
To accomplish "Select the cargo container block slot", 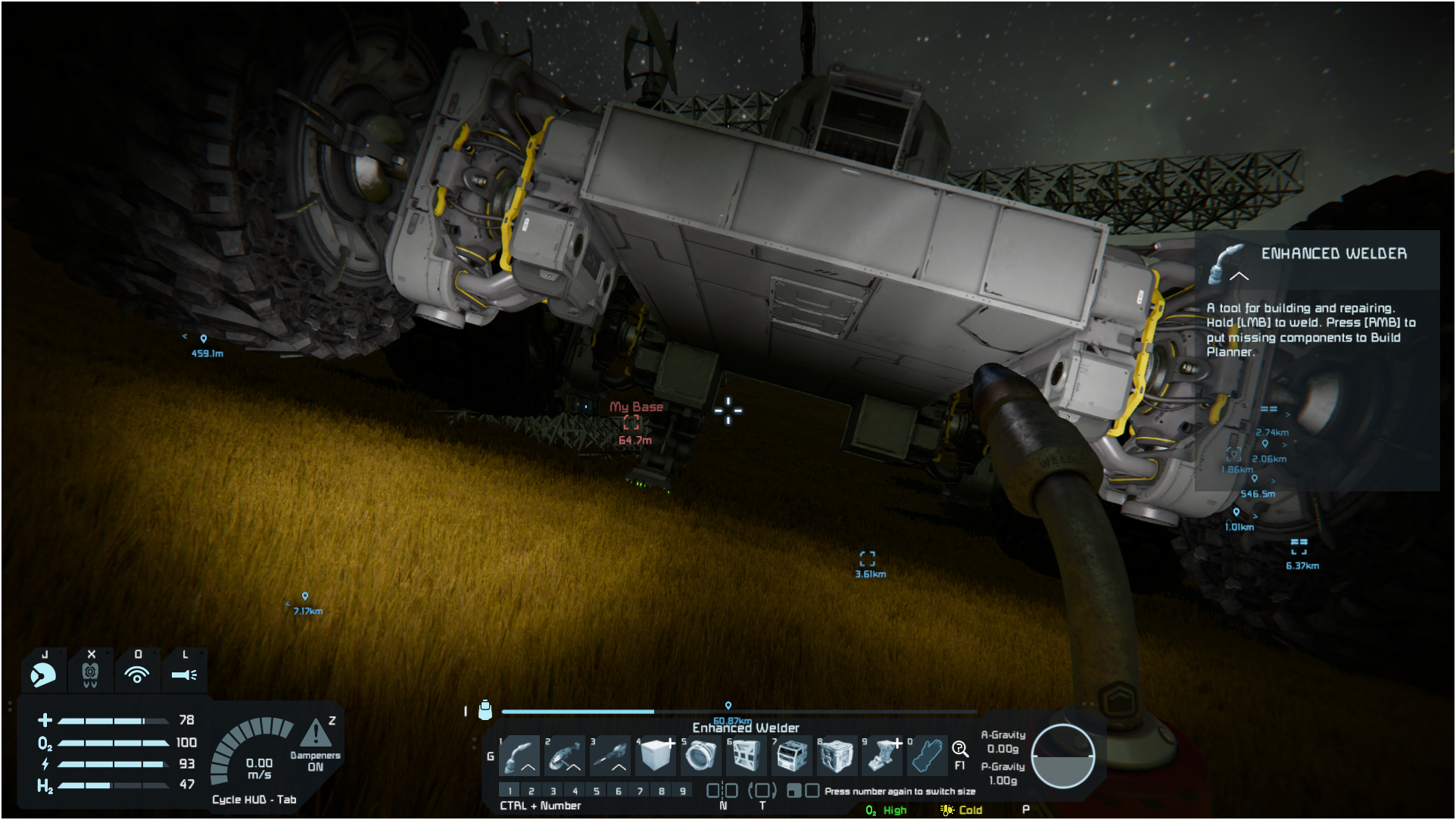I will point(837,755).
